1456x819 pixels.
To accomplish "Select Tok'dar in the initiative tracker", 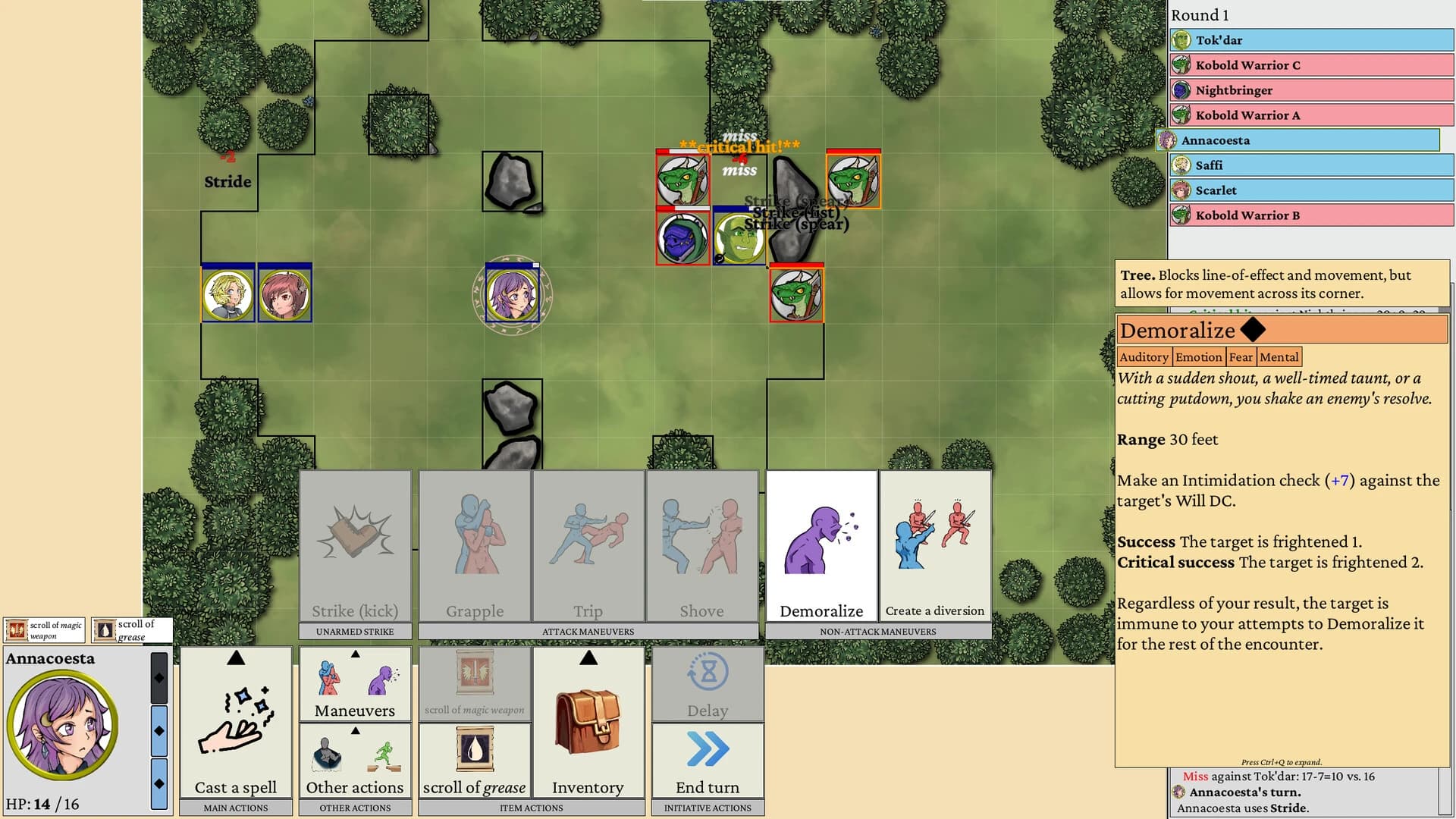I will (x=1312, y=40).
